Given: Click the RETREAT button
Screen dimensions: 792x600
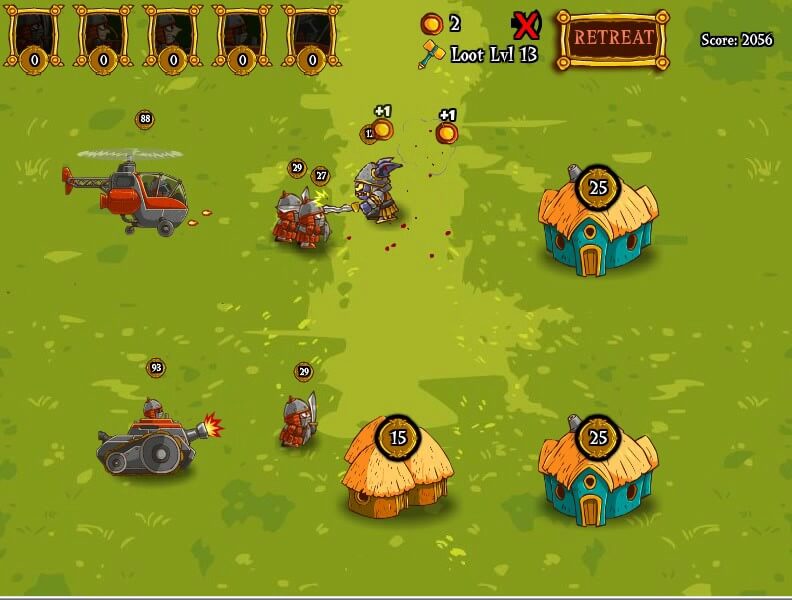Looking at the screenshot, I should click(x=613, y=39).
